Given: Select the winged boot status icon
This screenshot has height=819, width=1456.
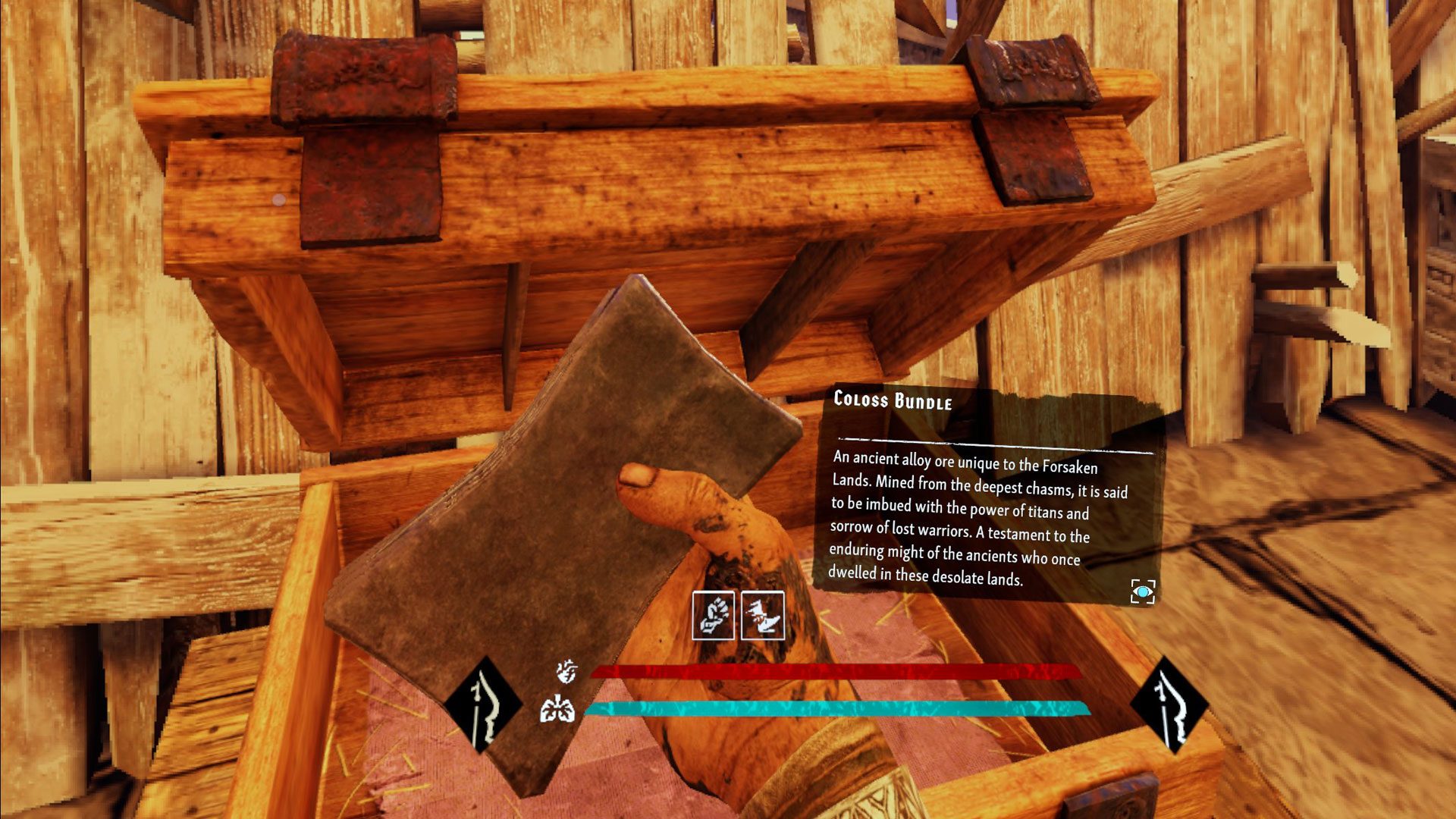Looking at the screenshot, I should (x=762, y=615).
